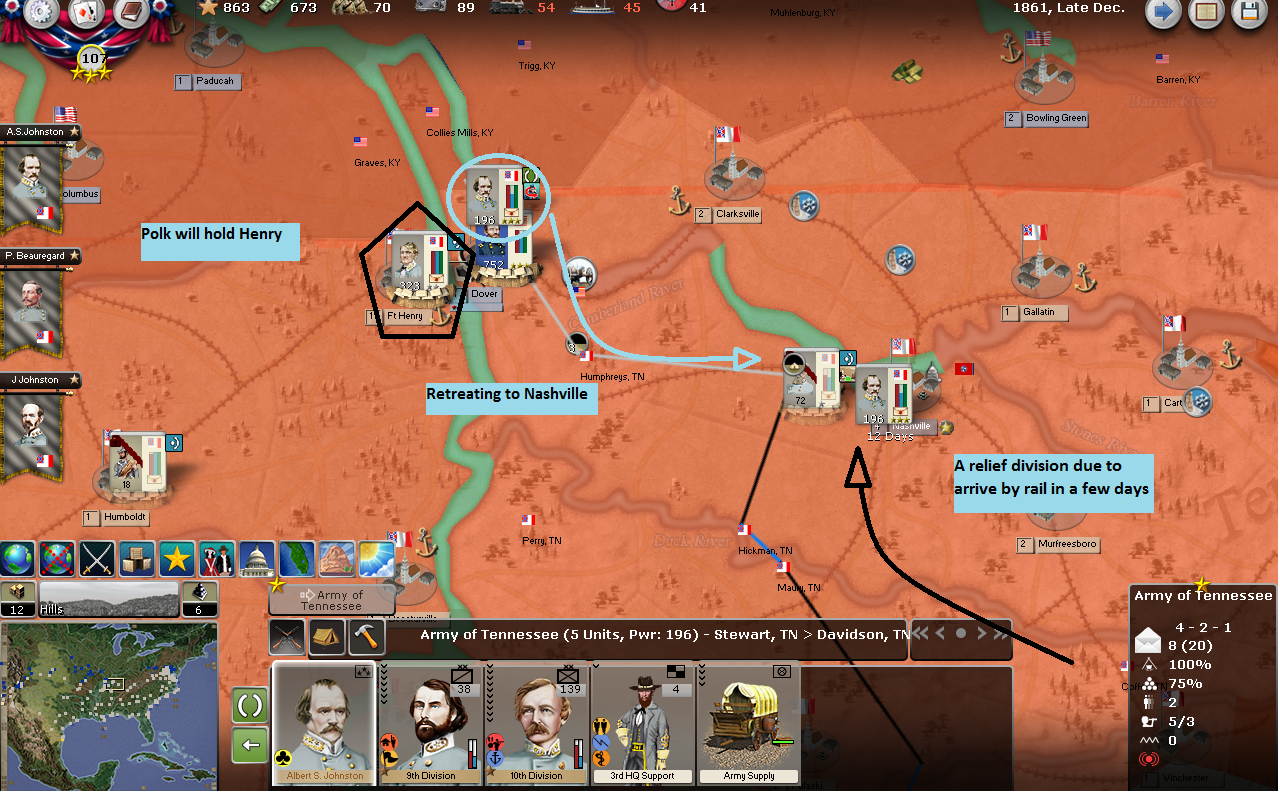The width and height of the screenshot is (1280, 800).
Task: Choose the crossed sabers map filter
Action: pos(97,558)
